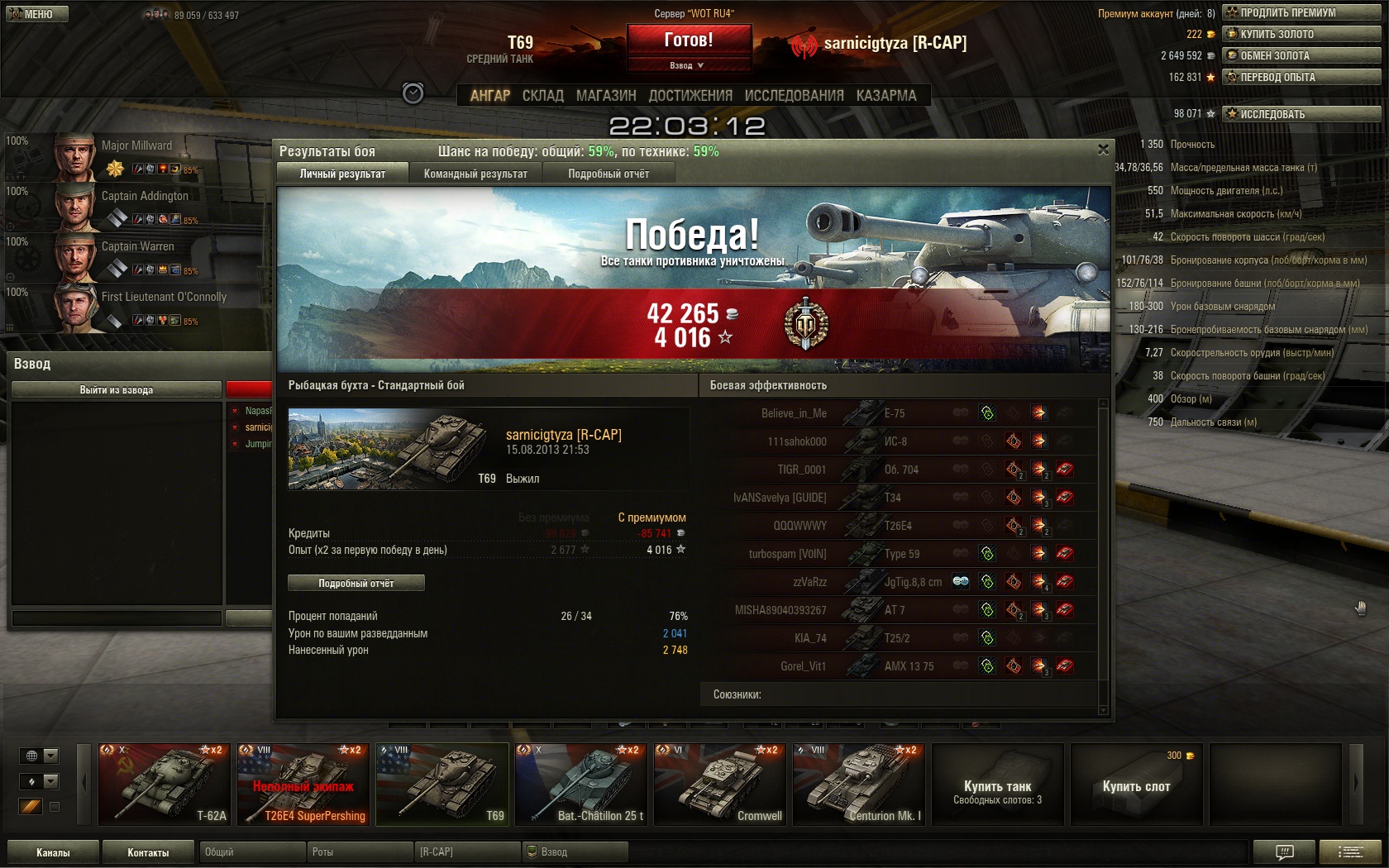Open the КАЗАРМА section
This screenshot has height=868, width=1389.
pos(886,96)
